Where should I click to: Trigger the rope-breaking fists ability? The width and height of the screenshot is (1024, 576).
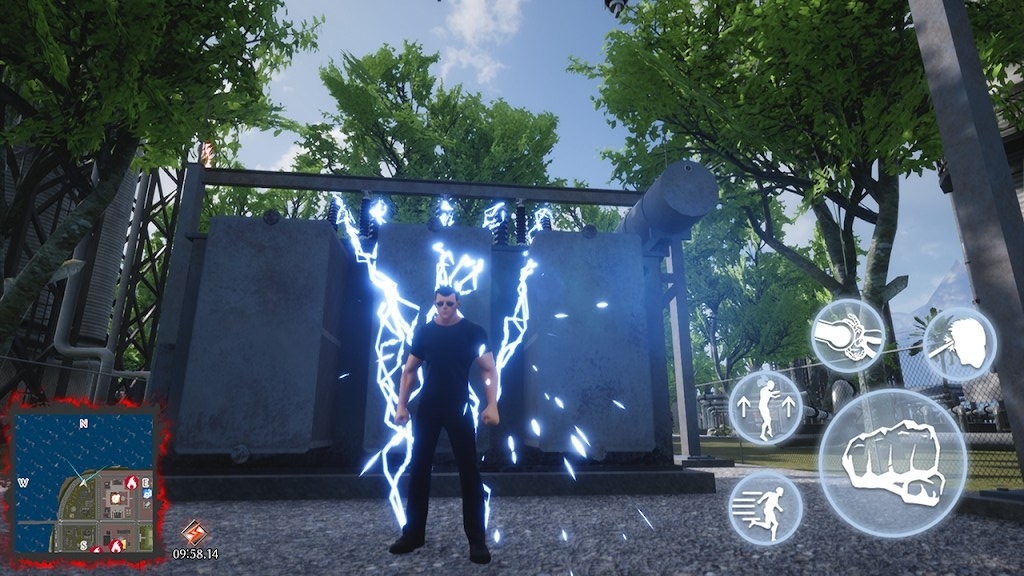(847, 336)
